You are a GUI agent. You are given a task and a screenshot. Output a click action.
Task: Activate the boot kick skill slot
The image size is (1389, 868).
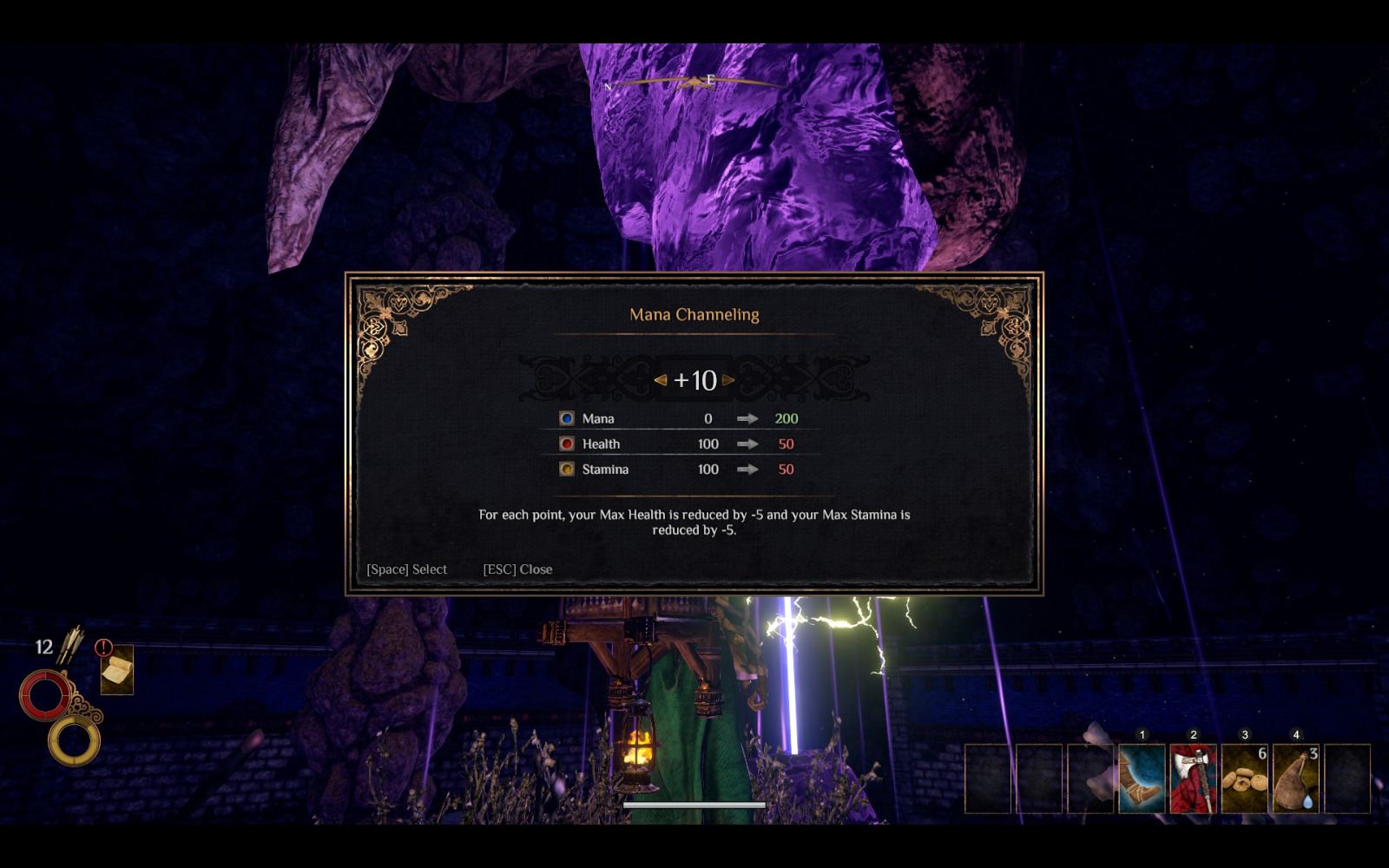coord(1142,779)
